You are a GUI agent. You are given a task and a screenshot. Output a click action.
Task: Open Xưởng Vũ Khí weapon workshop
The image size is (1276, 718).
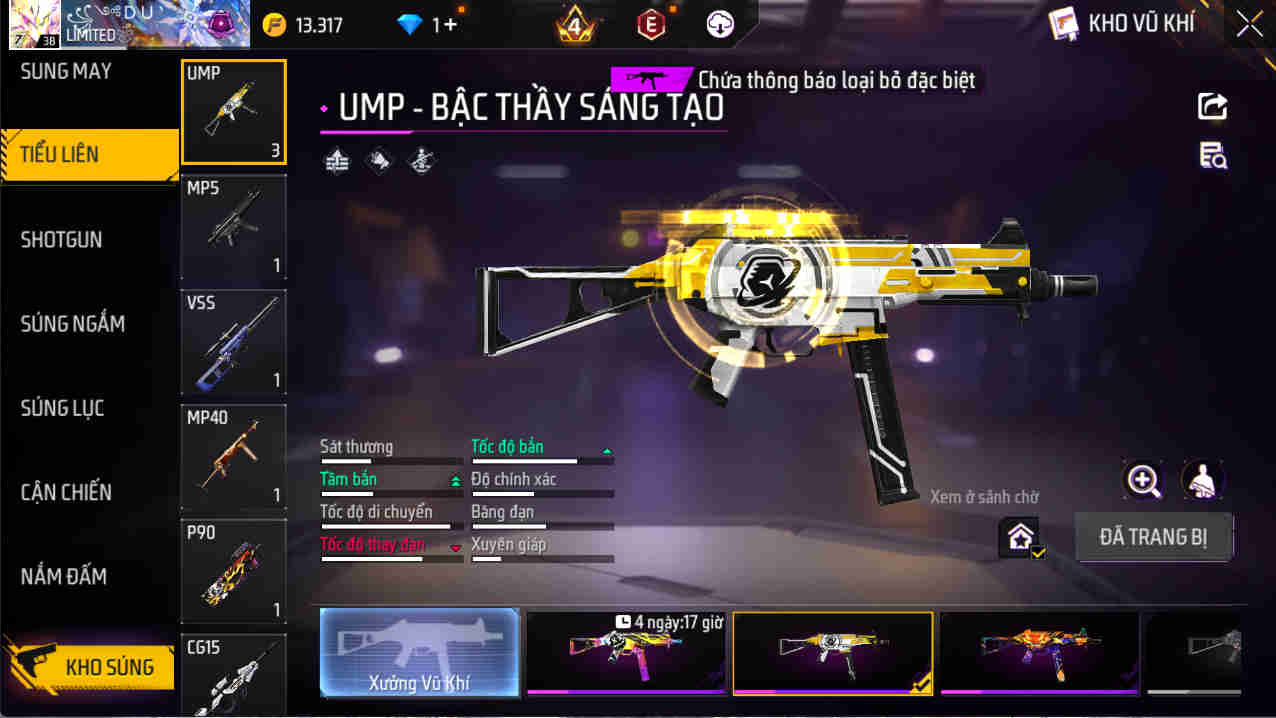(420, 652)
